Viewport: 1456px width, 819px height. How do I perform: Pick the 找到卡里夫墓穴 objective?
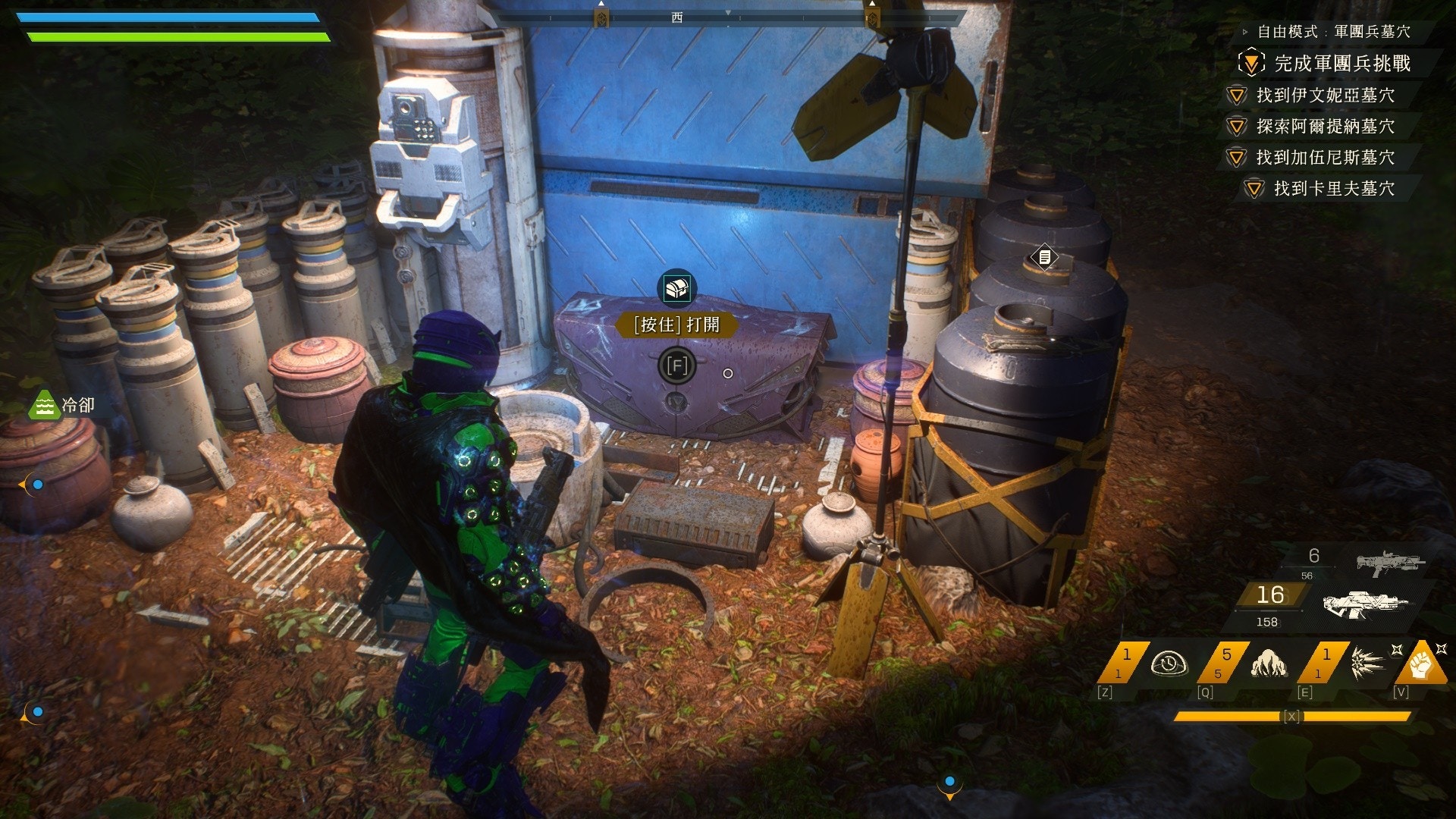point(1333,188)
